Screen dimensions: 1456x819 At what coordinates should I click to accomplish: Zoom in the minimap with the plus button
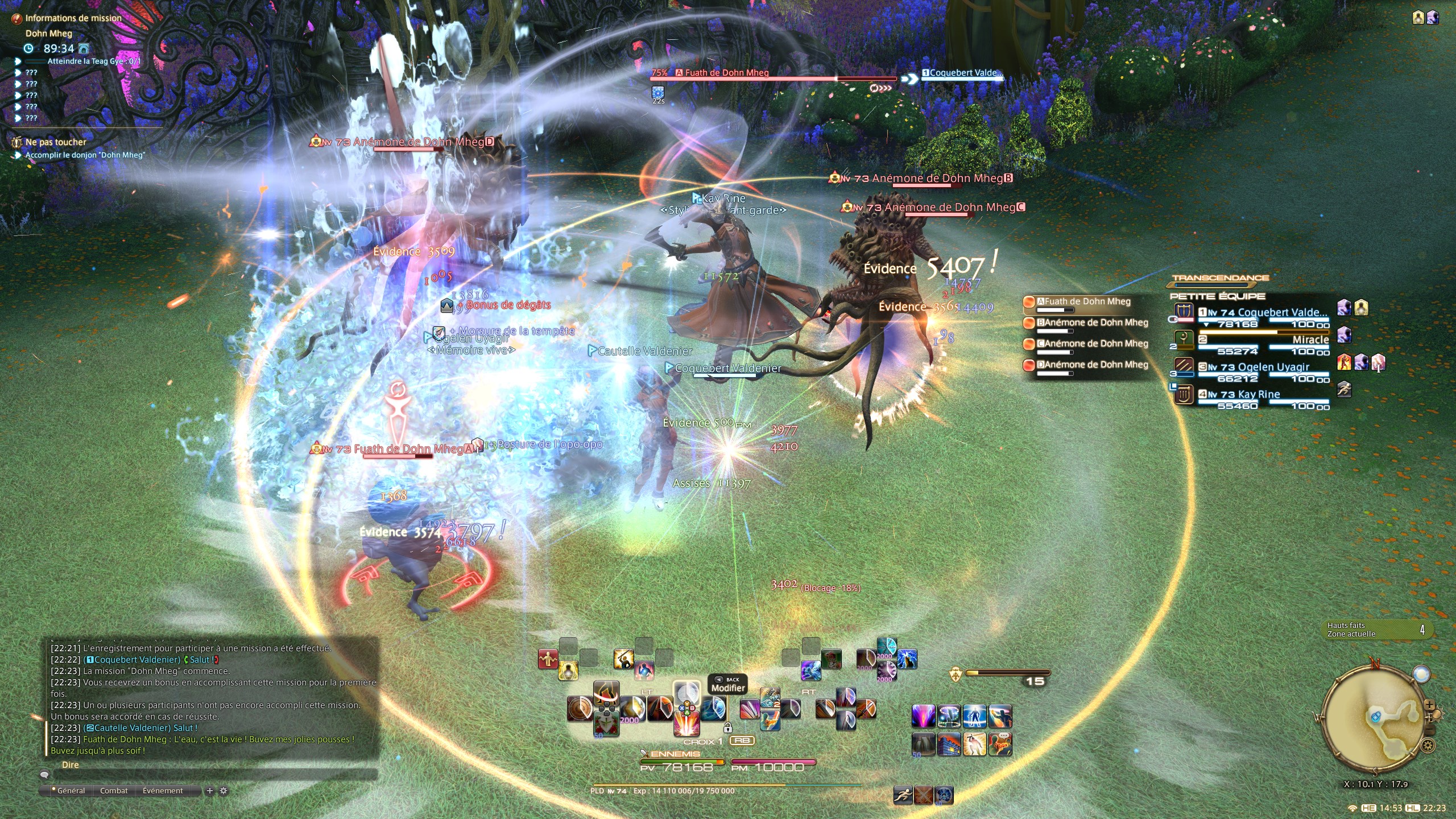coord(1429,706)
